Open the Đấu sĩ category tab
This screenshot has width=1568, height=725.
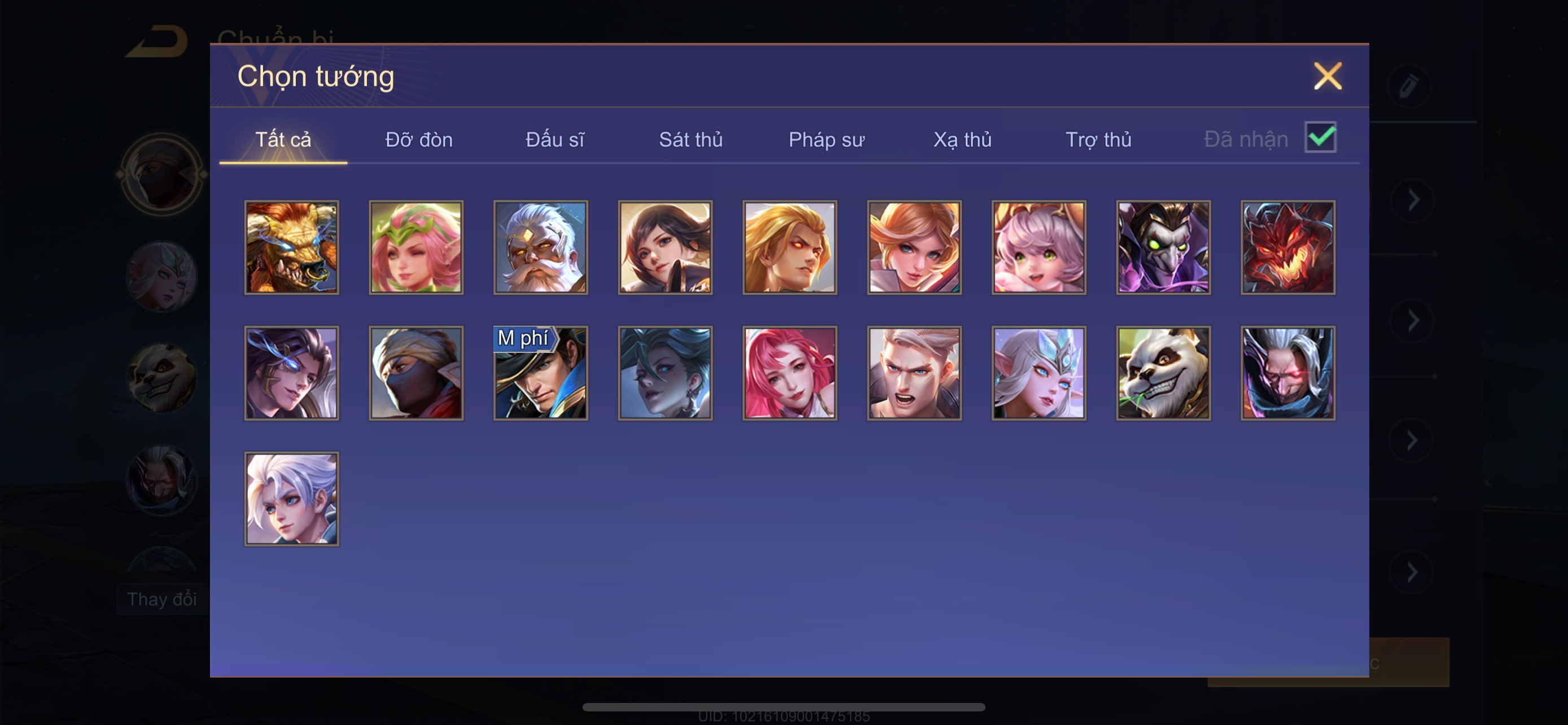click(x=554, y=139)
